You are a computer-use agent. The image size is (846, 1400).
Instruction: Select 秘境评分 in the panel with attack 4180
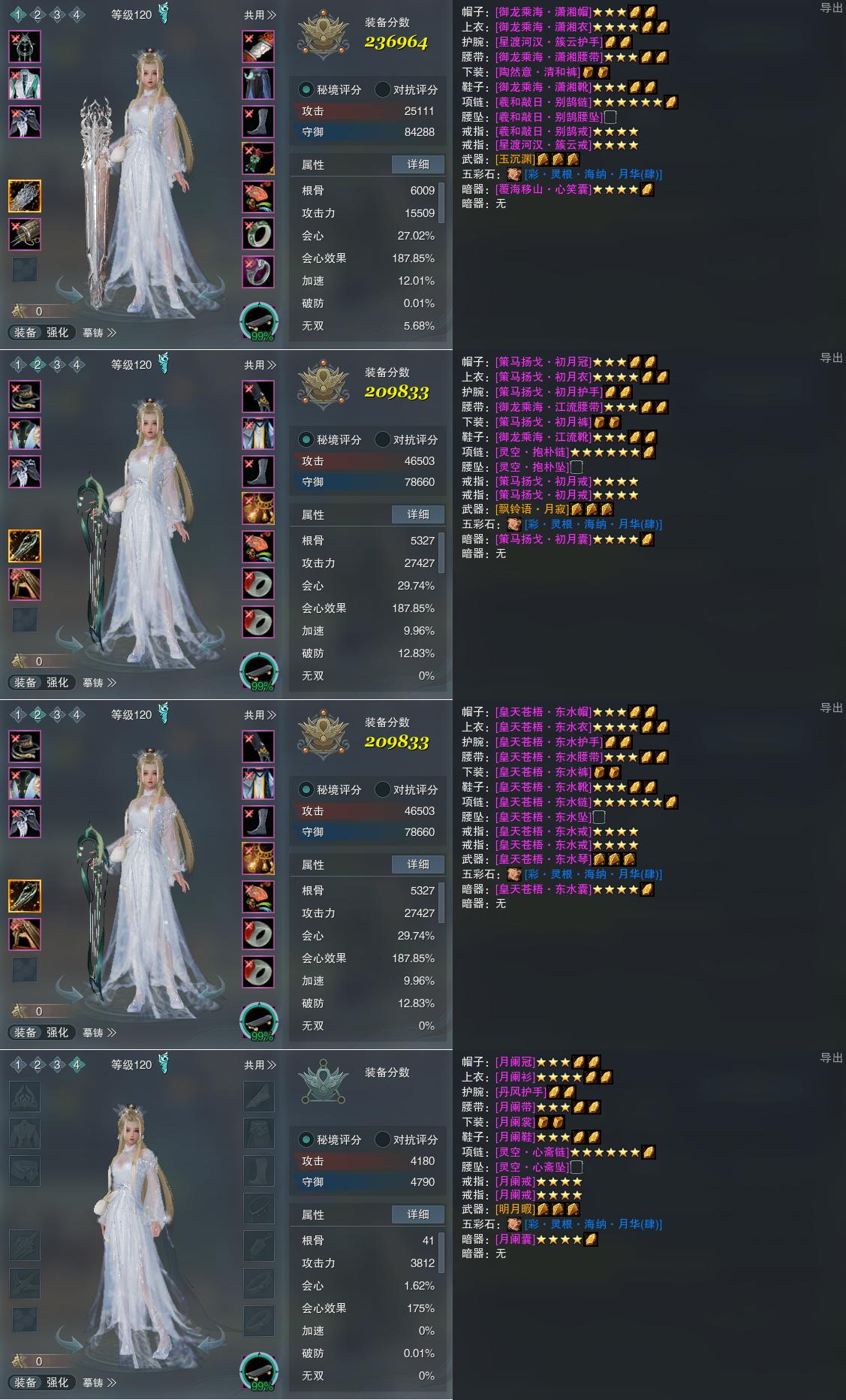331,1139
